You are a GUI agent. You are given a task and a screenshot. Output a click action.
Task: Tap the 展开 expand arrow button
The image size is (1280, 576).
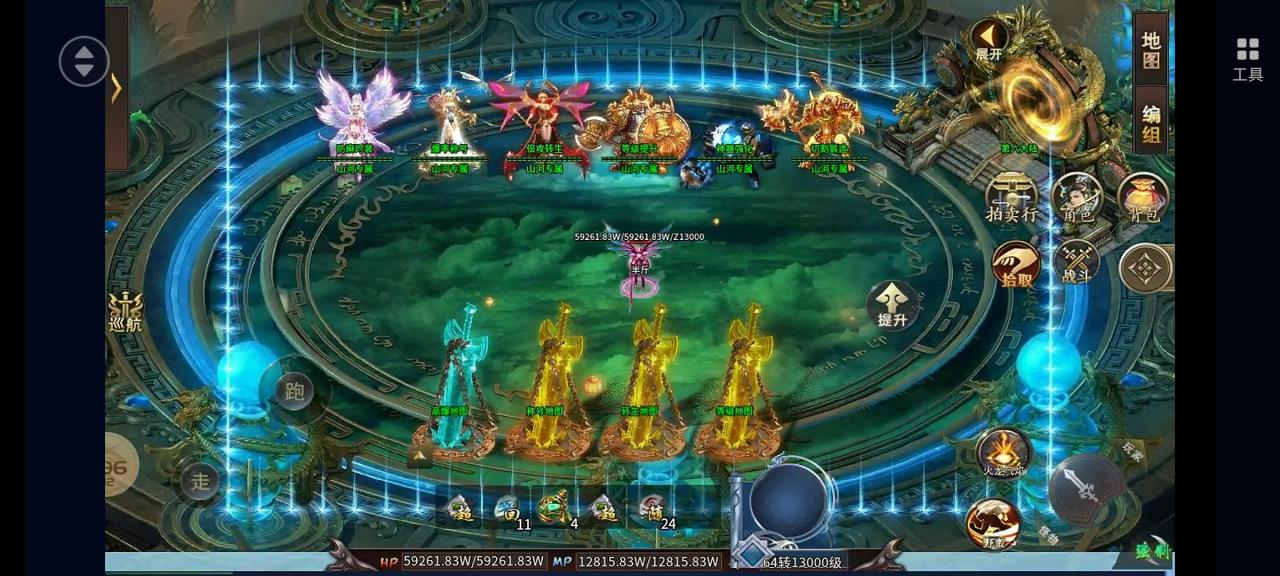coord(988,39)
